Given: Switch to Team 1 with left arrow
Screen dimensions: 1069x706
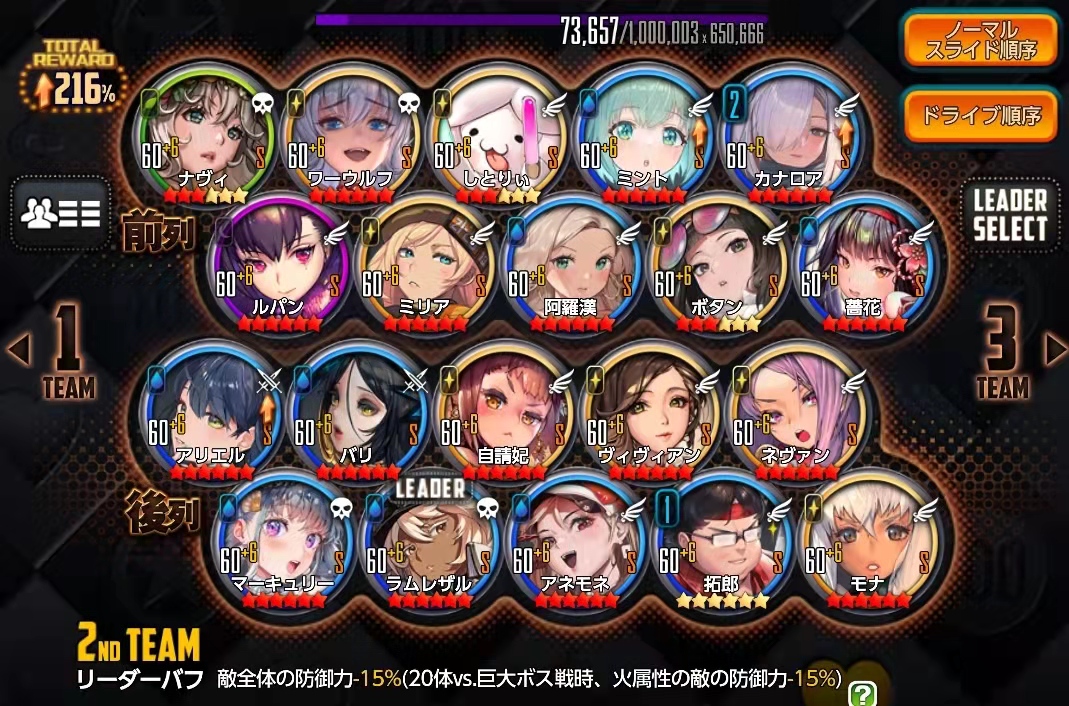Looking at the screenshot, I should point(17,348).
